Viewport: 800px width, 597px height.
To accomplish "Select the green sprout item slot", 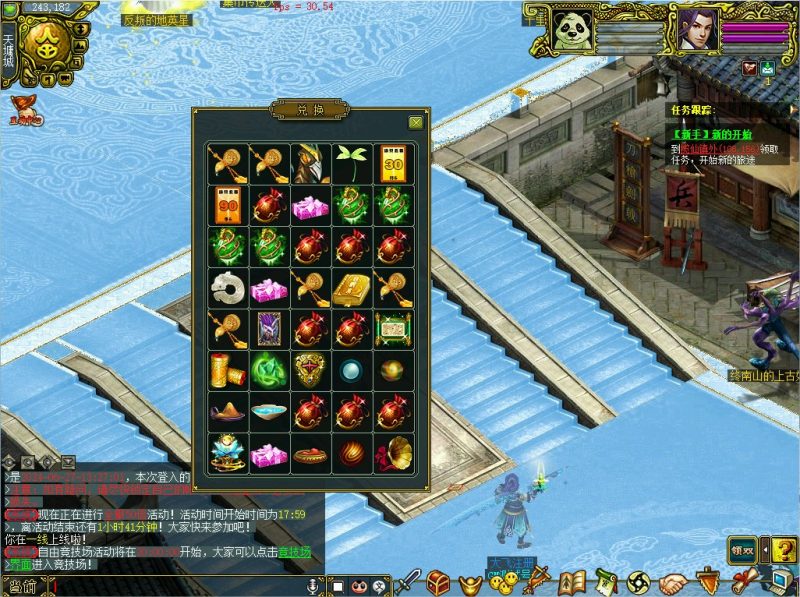I will pos(351,163).
